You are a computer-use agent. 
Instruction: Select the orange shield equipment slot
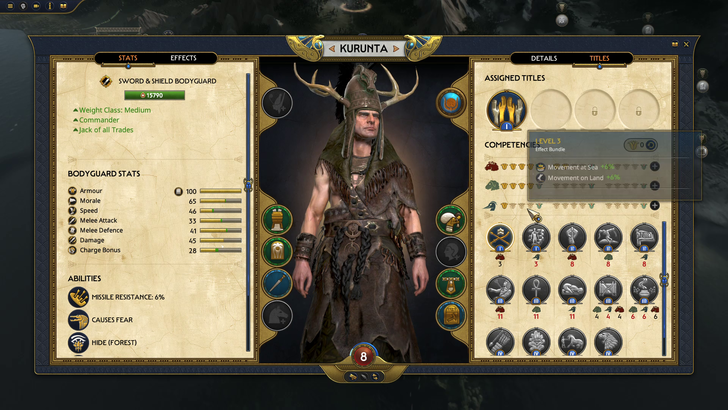click(x=450, y=102)
